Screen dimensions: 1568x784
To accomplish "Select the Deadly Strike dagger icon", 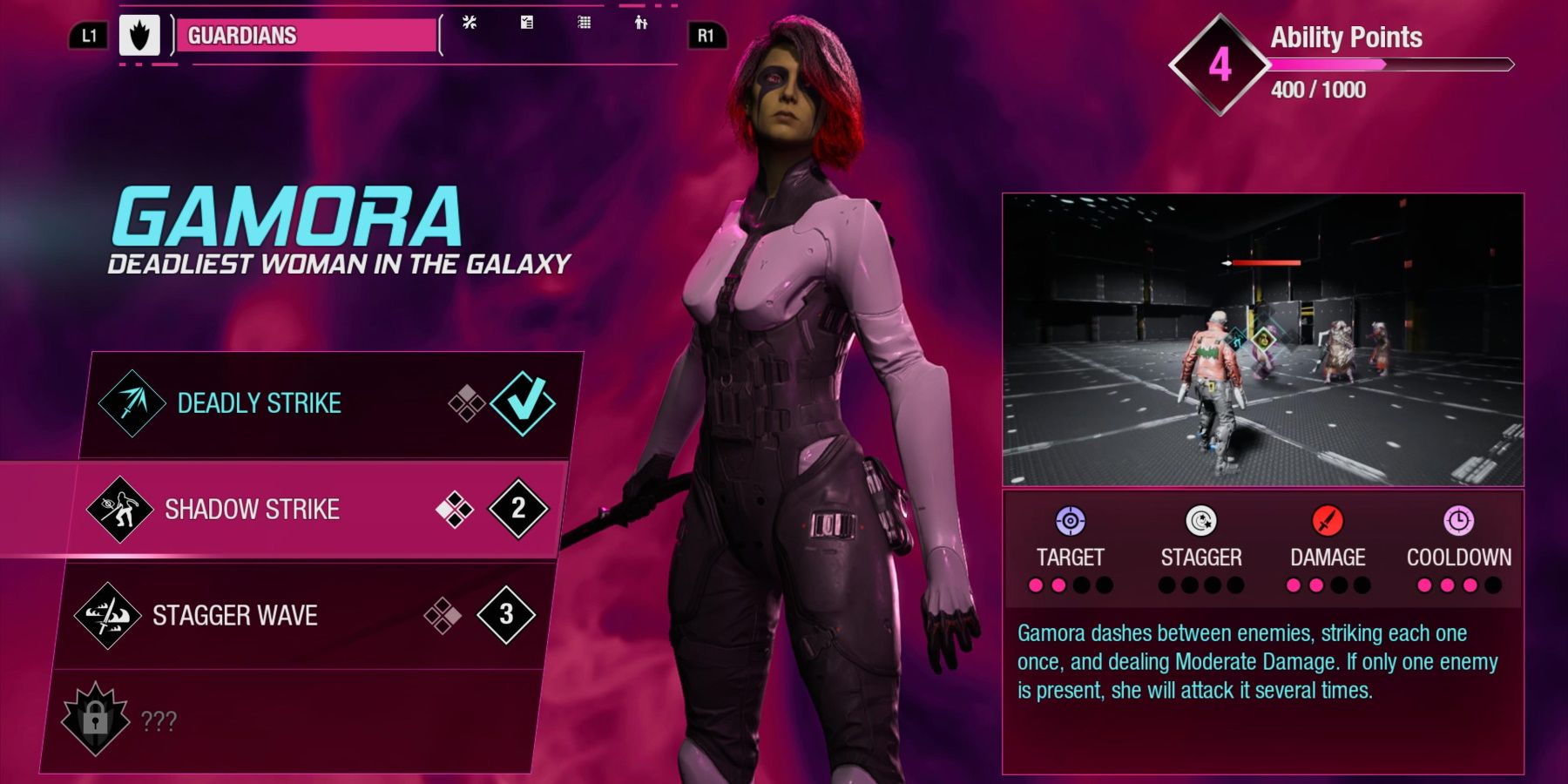I will (x=131, y=402).
